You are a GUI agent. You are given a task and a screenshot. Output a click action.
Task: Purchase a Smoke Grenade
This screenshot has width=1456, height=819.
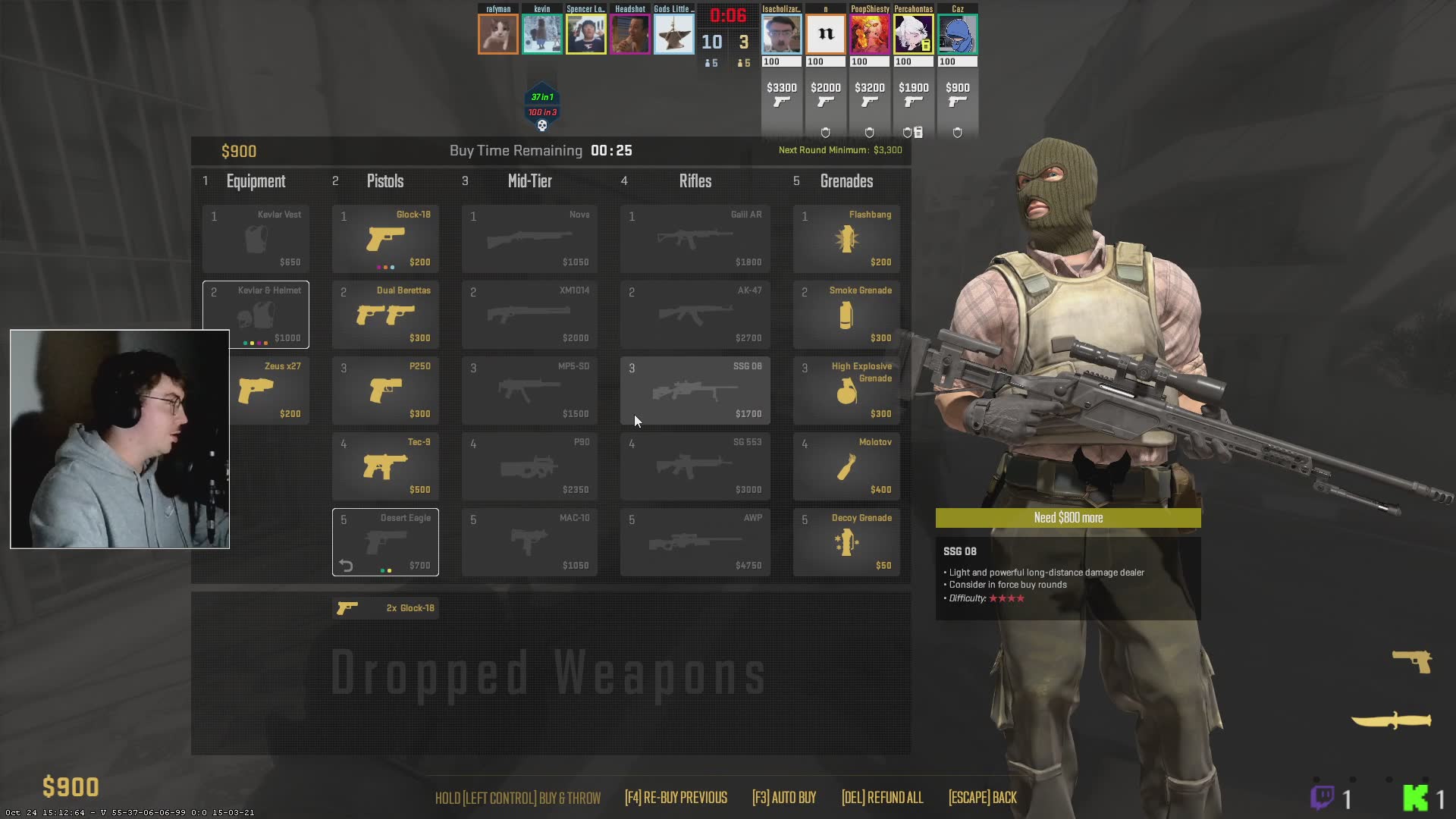[846, 315]
